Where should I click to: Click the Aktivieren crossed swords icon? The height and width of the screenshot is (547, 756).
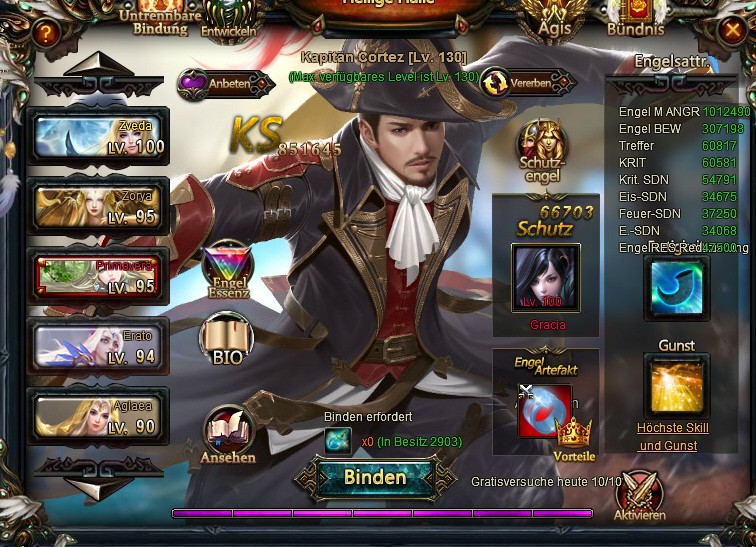pyautogui.click(x=640, y=495)
